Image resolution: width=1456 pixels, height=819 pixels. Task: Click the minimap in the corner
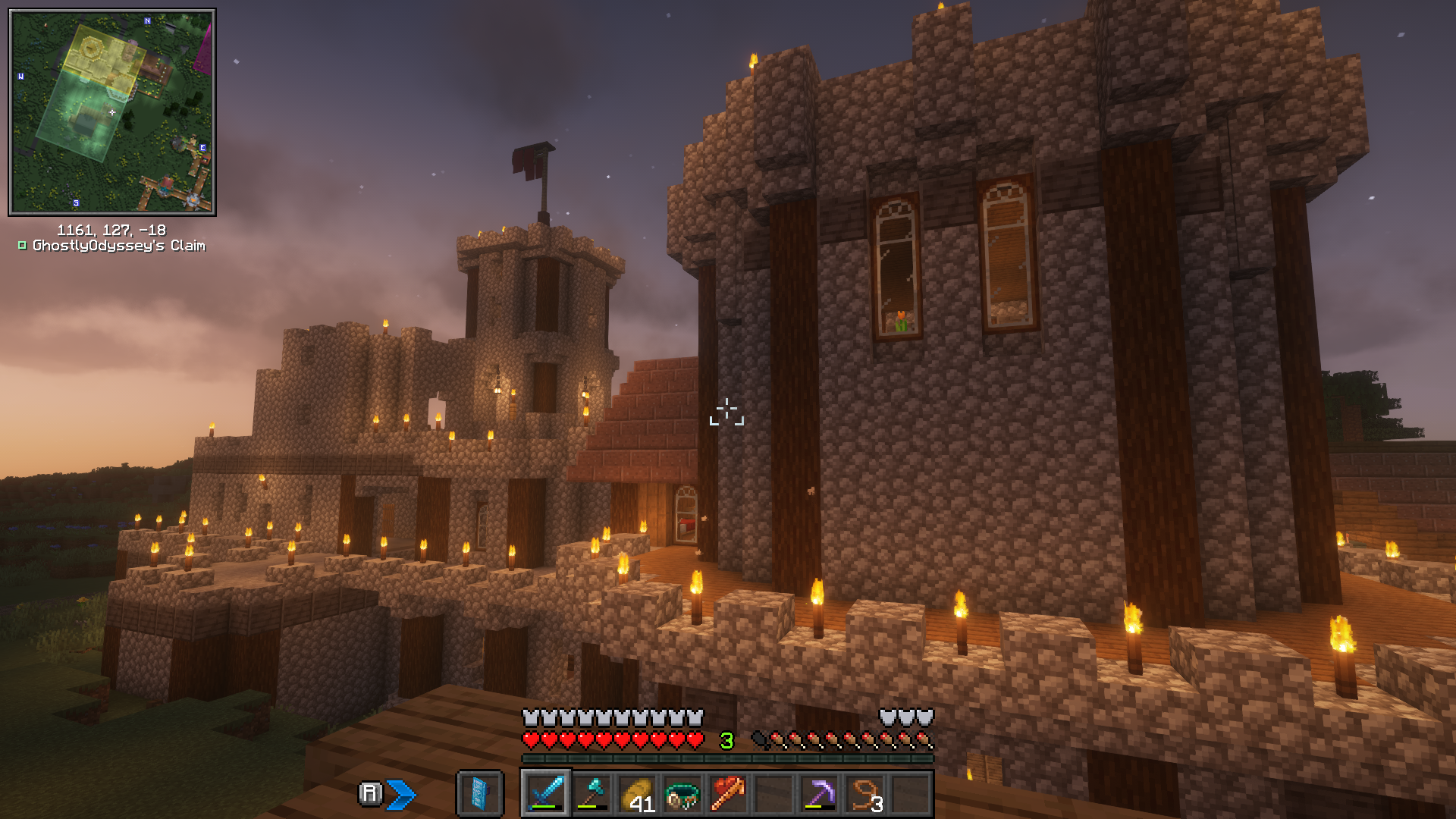point(112,112)
